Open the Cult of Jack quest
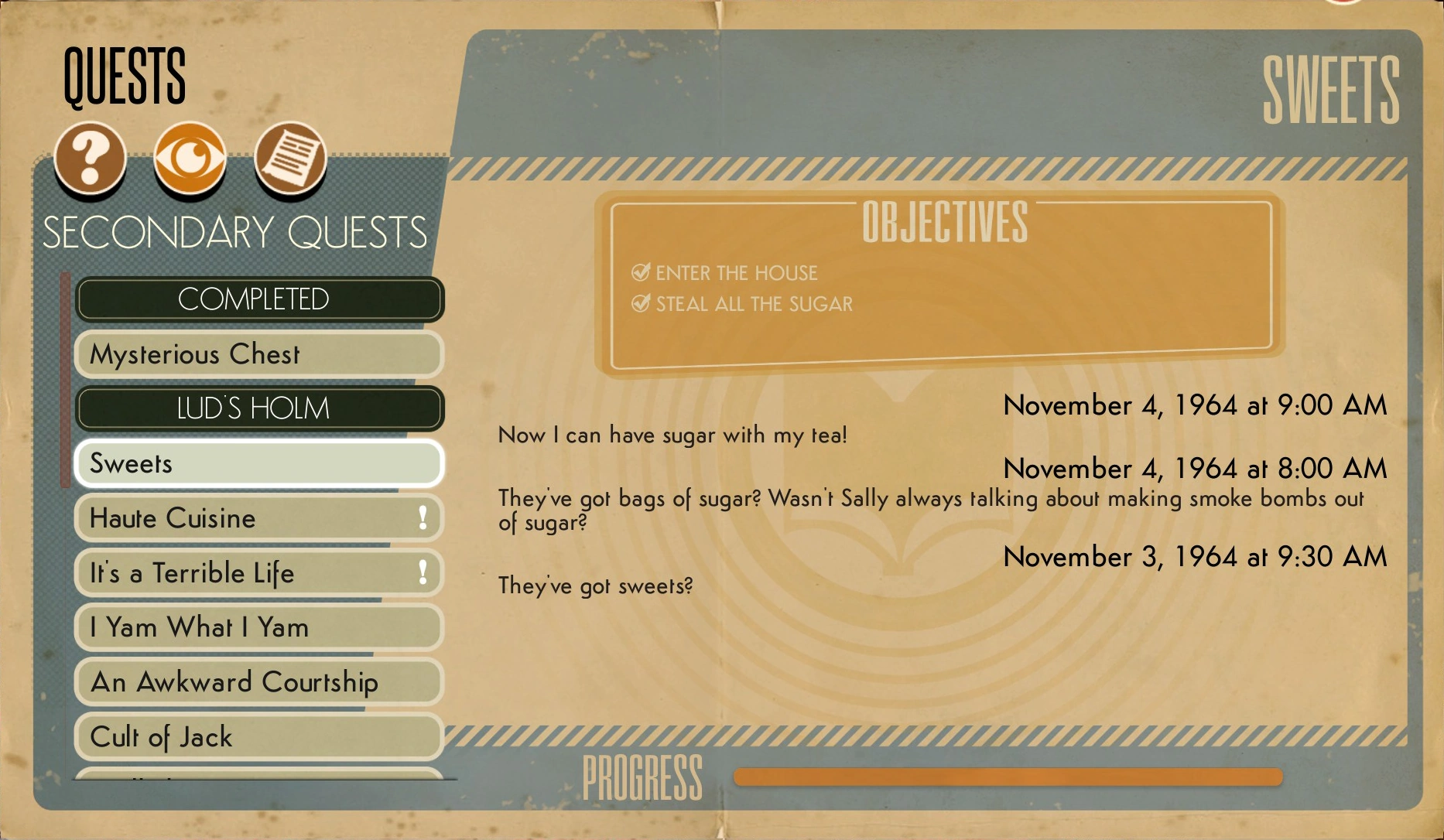1444x840 pixels. pos(232,737)
